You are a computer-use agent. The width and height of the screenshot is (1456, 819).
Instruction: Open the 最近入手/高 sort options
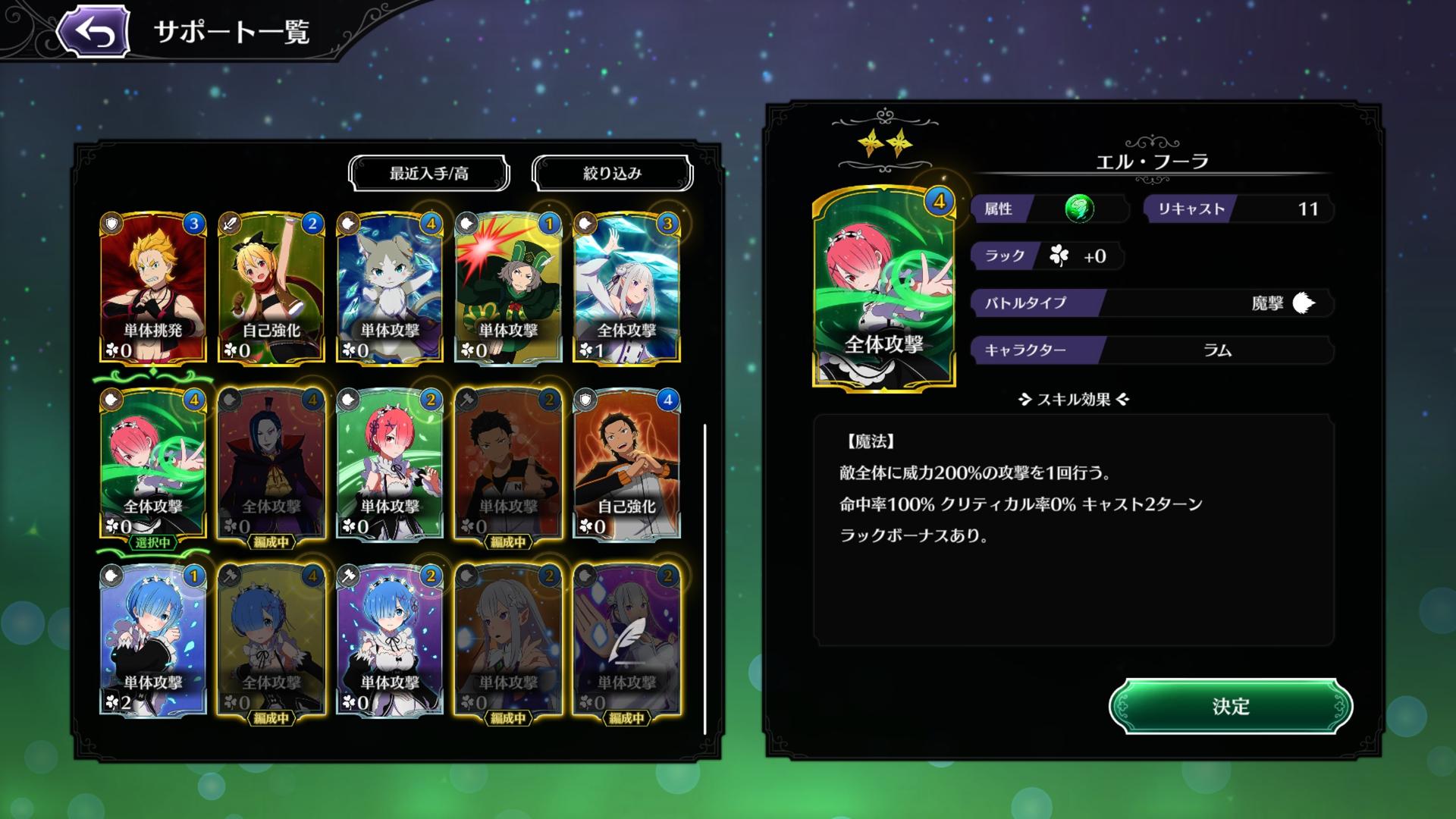click(428, 174)
